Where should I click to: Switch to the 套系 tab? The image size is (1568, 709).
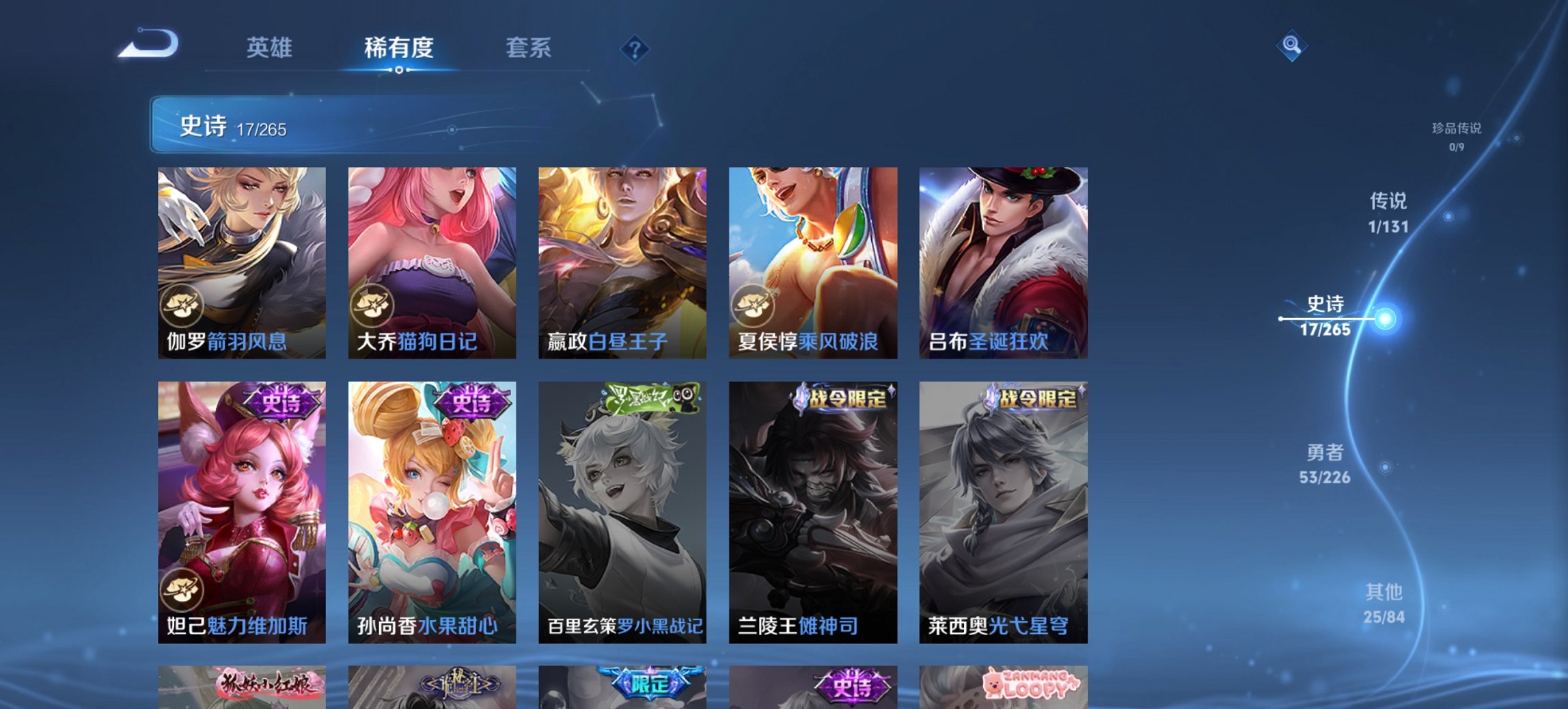tap(529, 48)
